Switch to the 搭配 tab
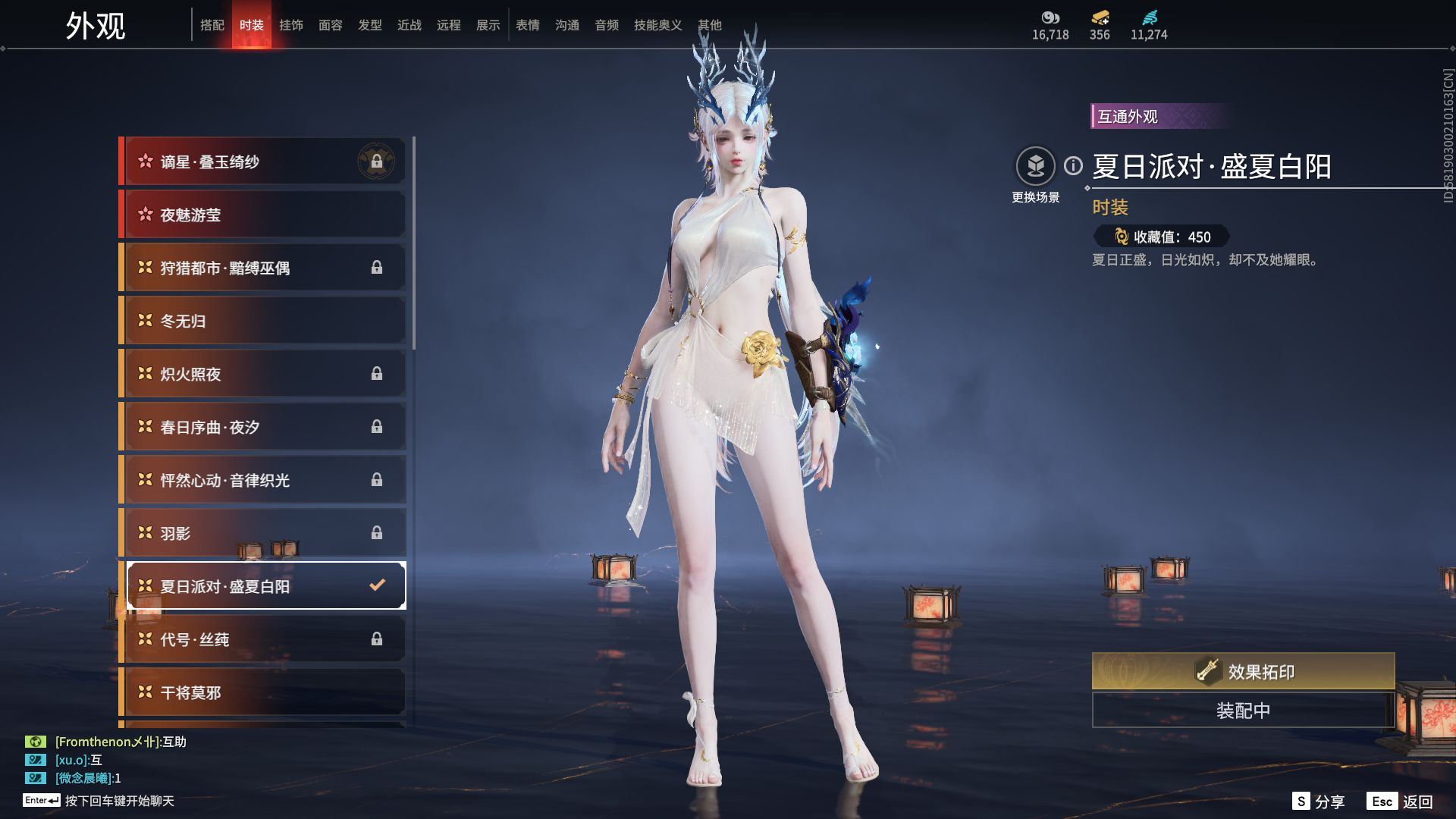This screenshot has height=819, width=1456. coord(212,25)
